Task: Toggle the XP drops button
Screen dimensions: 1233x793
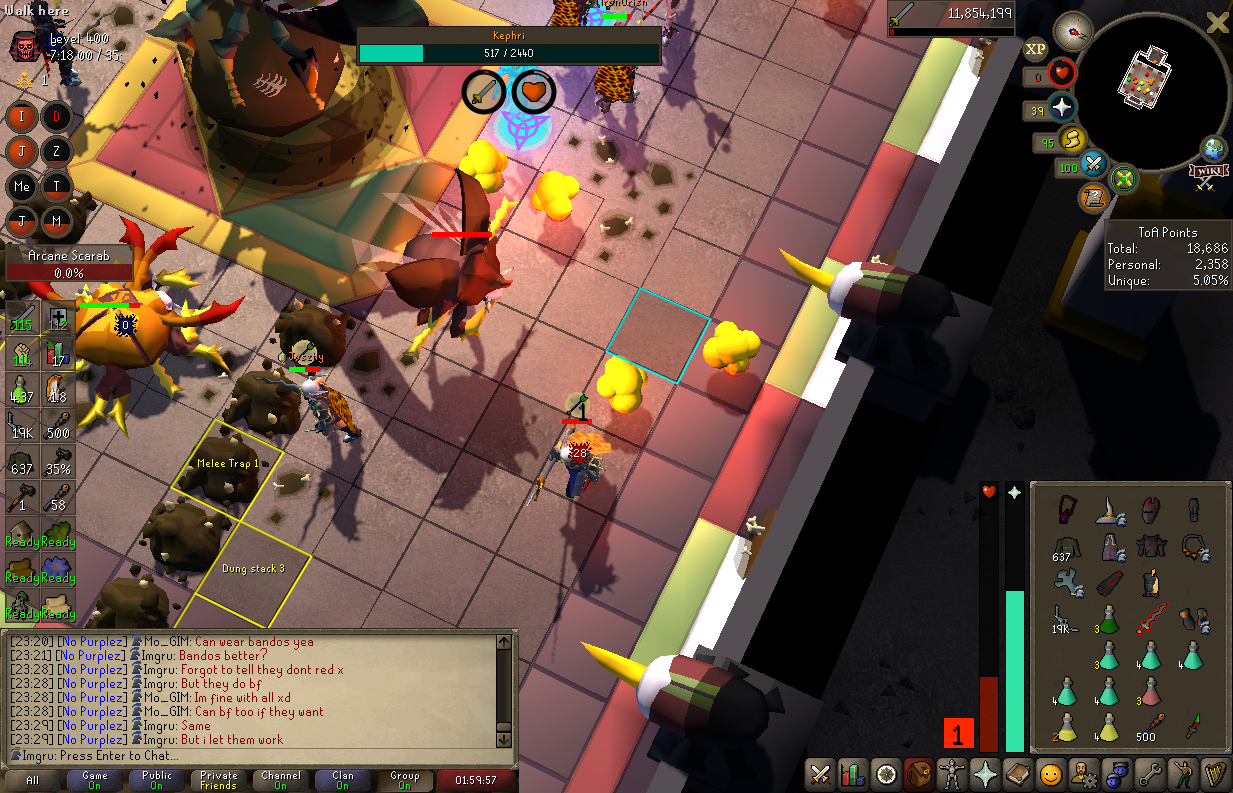Action: pyautogui.click(x=1036, y=48)
